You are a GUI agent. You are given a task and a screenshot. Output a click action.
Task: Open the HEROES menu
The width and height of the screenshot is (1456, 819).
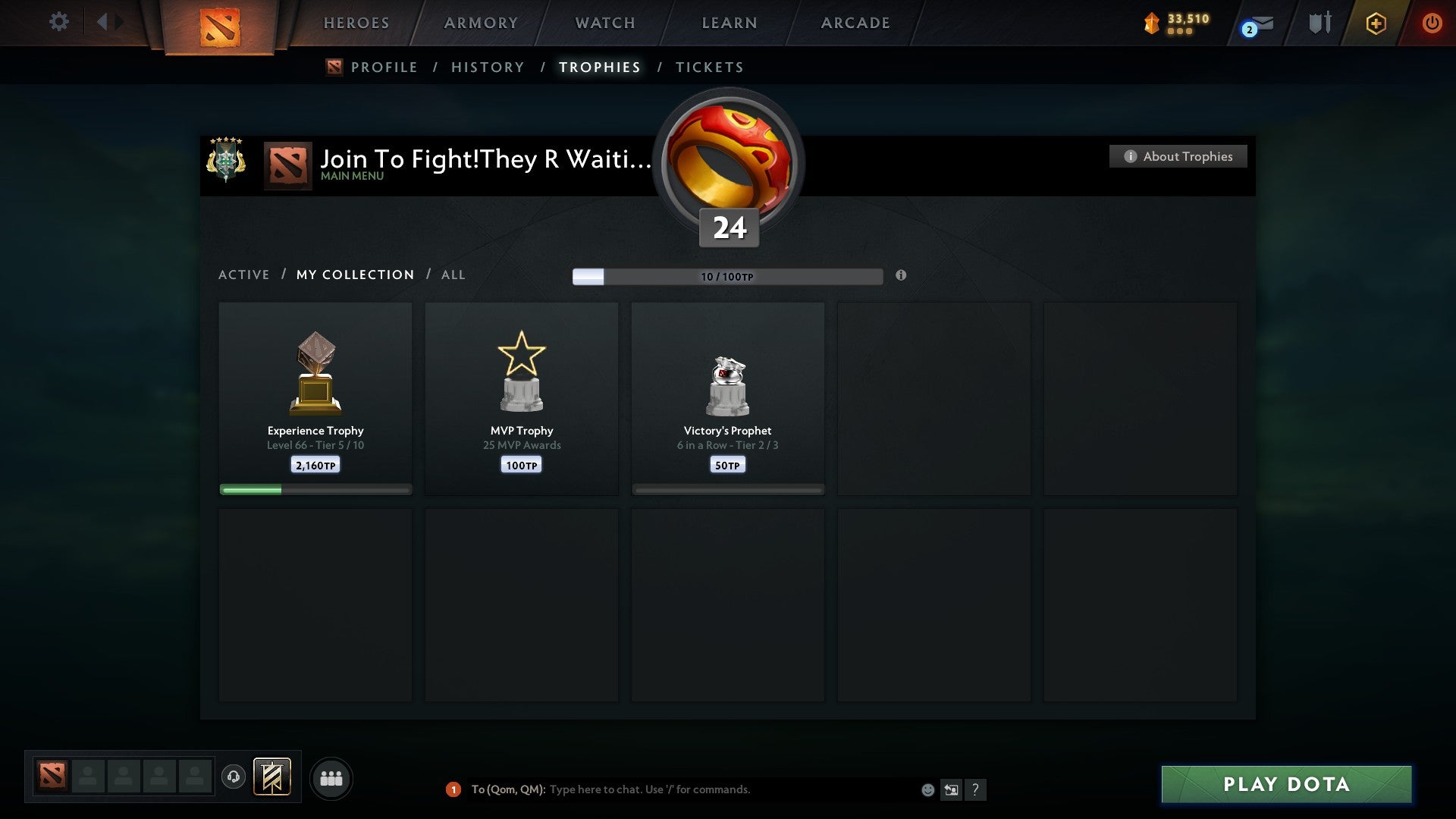tap(356, 23)
